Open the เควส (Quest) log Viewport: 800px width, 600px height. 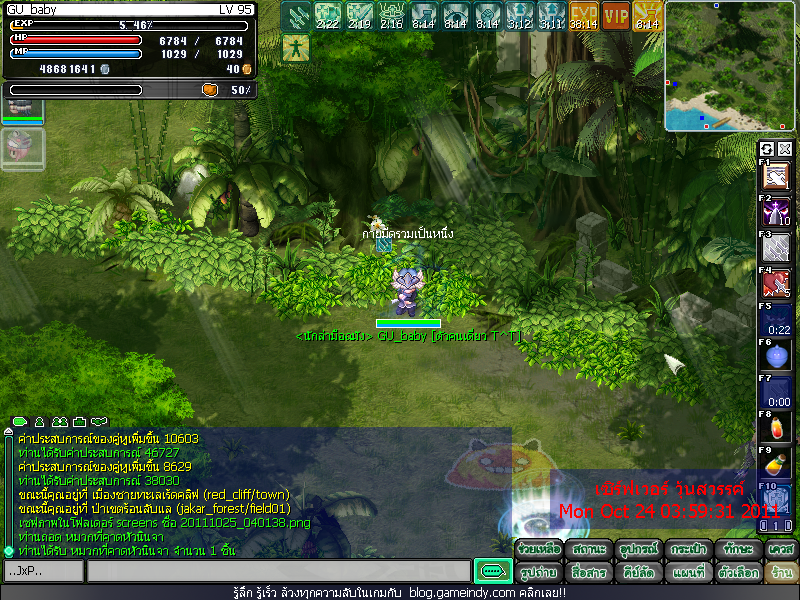(779, 550)
